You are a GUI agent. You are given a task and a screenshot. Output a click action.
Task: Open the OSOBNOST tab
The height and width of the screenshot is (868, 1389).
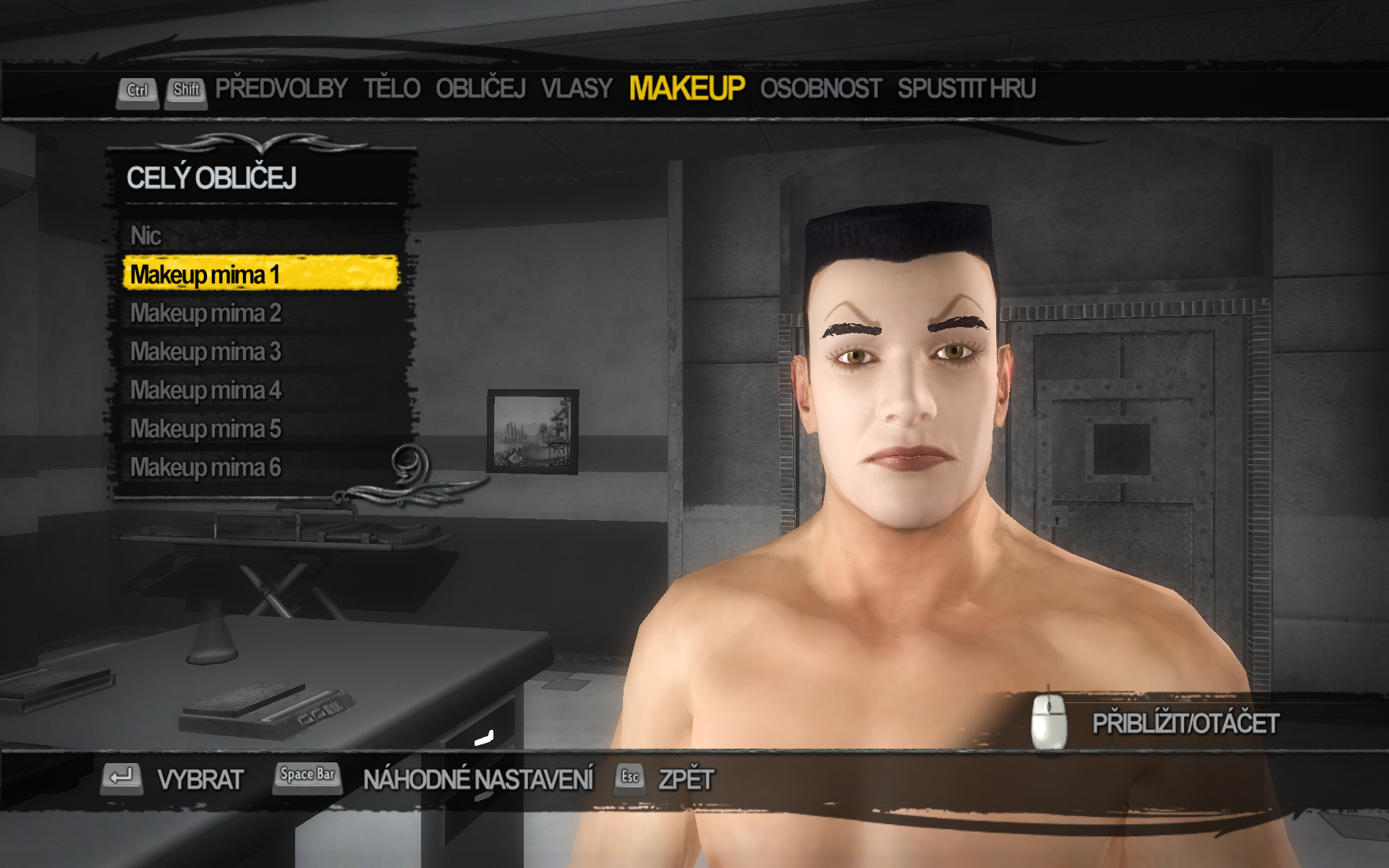point(820,89)
